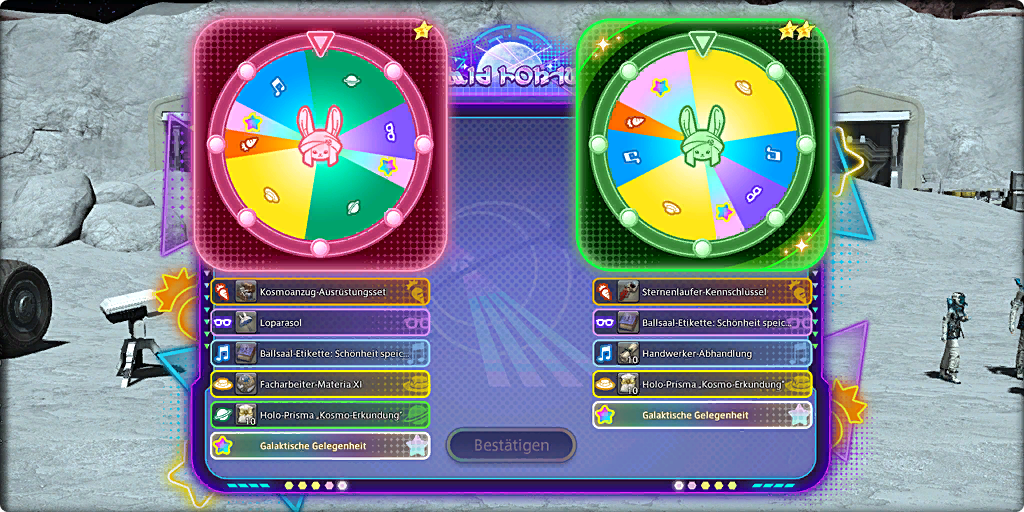Select Ballsaal-Etikette in the green wheel's list
Screen dimensions: 1024x512
(x=702, y=323)
